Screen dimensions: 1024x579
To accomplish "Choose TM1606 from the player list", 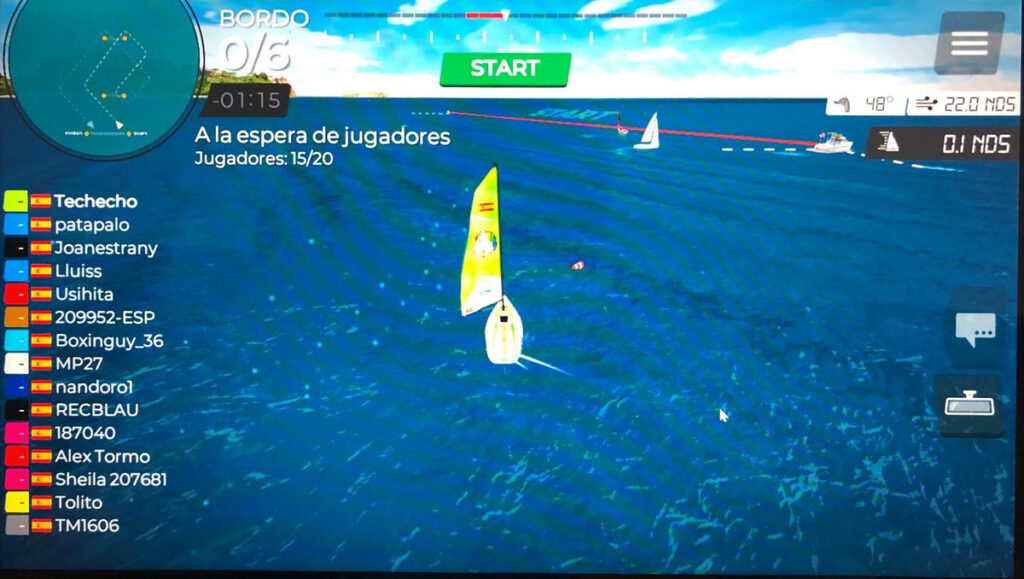I will (x=86, y=525).
